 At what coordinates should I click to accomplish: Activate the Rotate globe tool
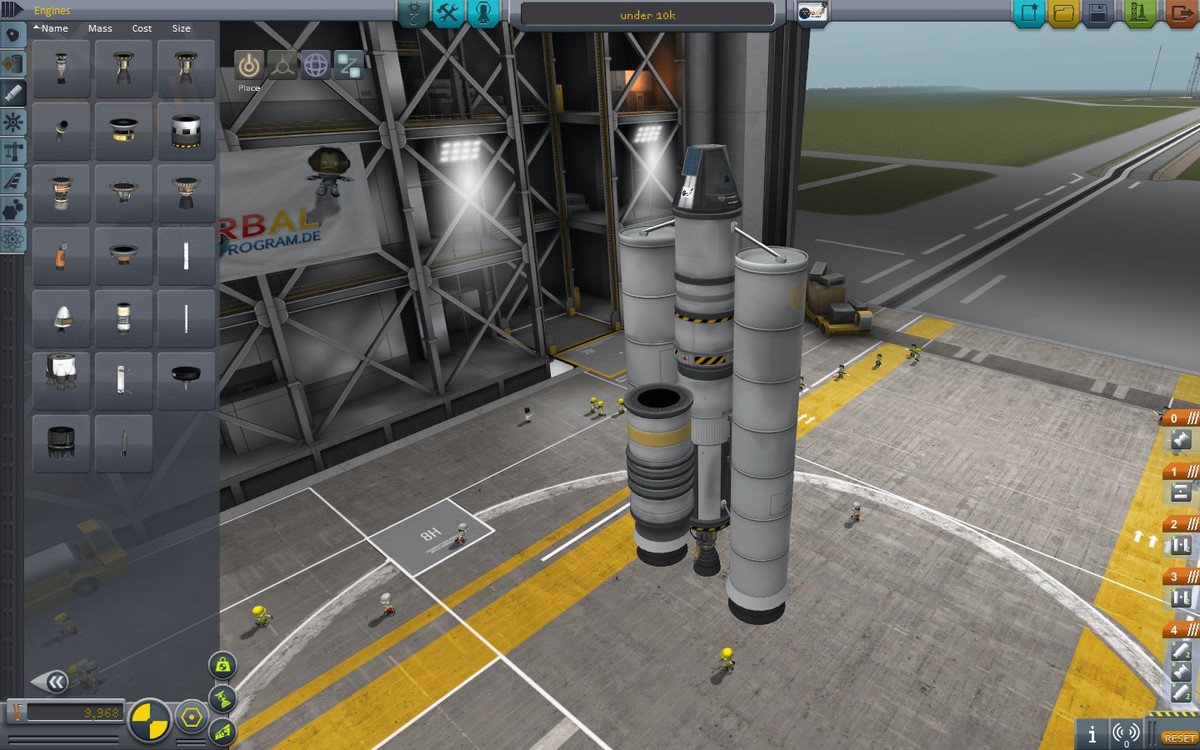click(x=316, y=65)
